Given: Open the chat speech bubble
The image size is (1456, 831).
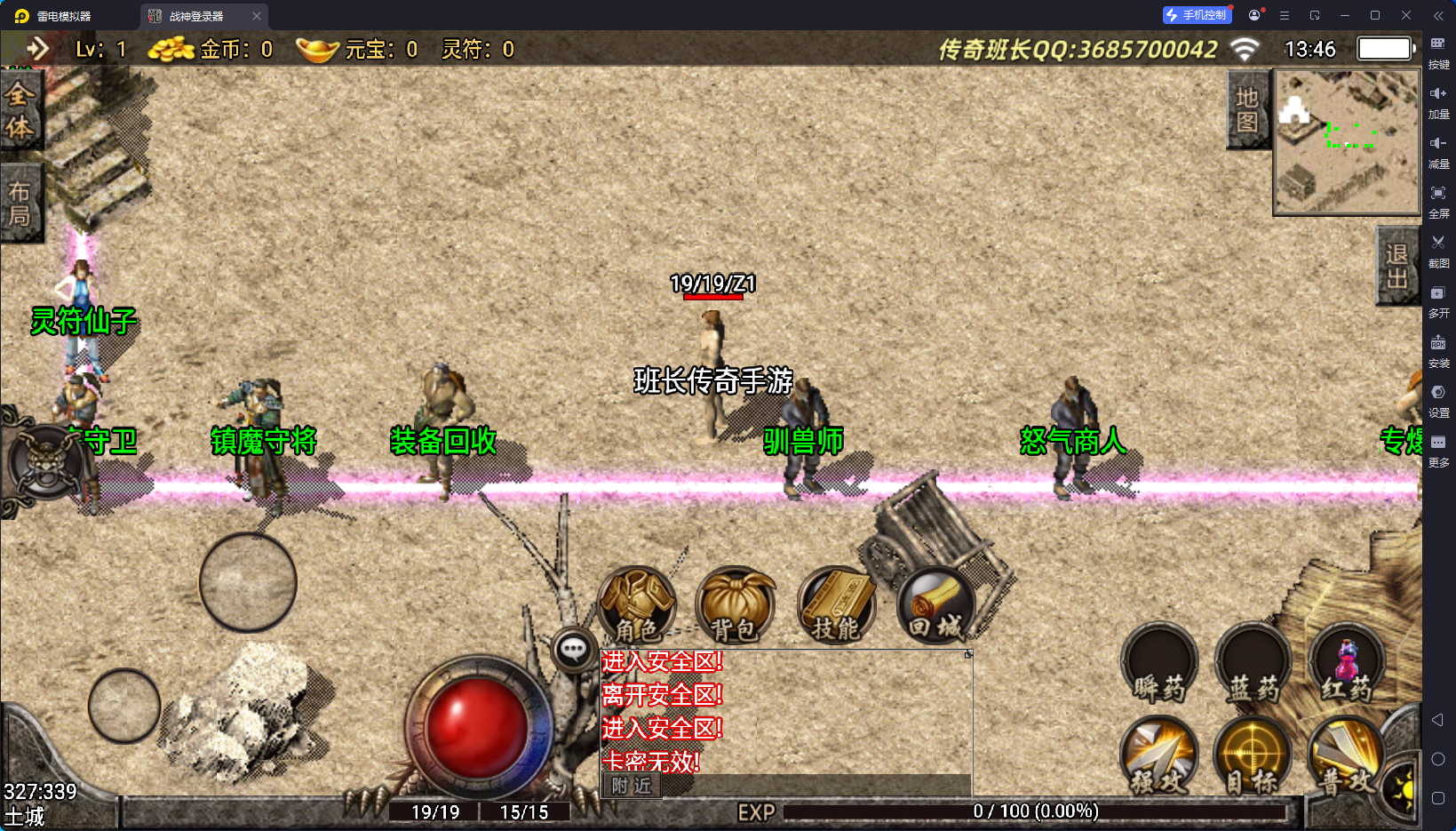Looking at the screenshot, I should pos(573,650).
